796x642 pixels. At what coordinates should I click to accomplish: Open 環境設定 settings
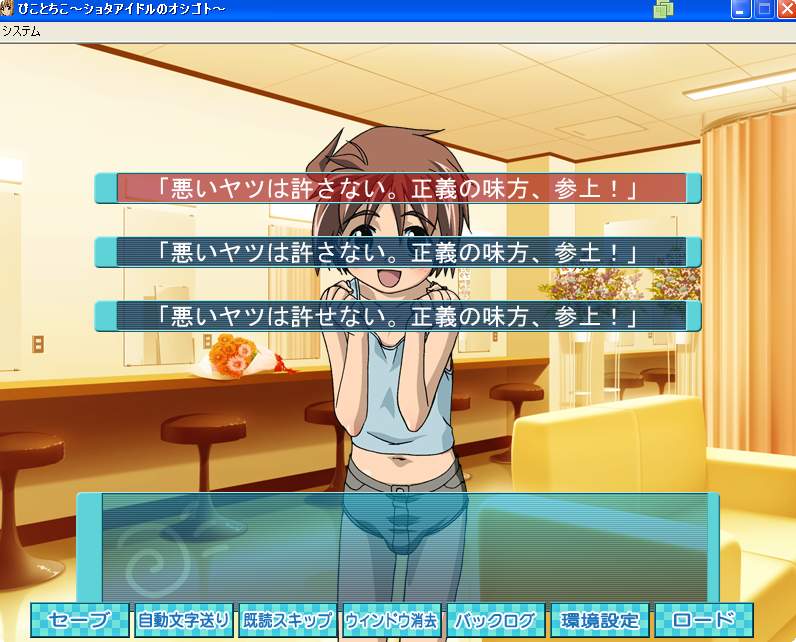(x=600, y=620)
